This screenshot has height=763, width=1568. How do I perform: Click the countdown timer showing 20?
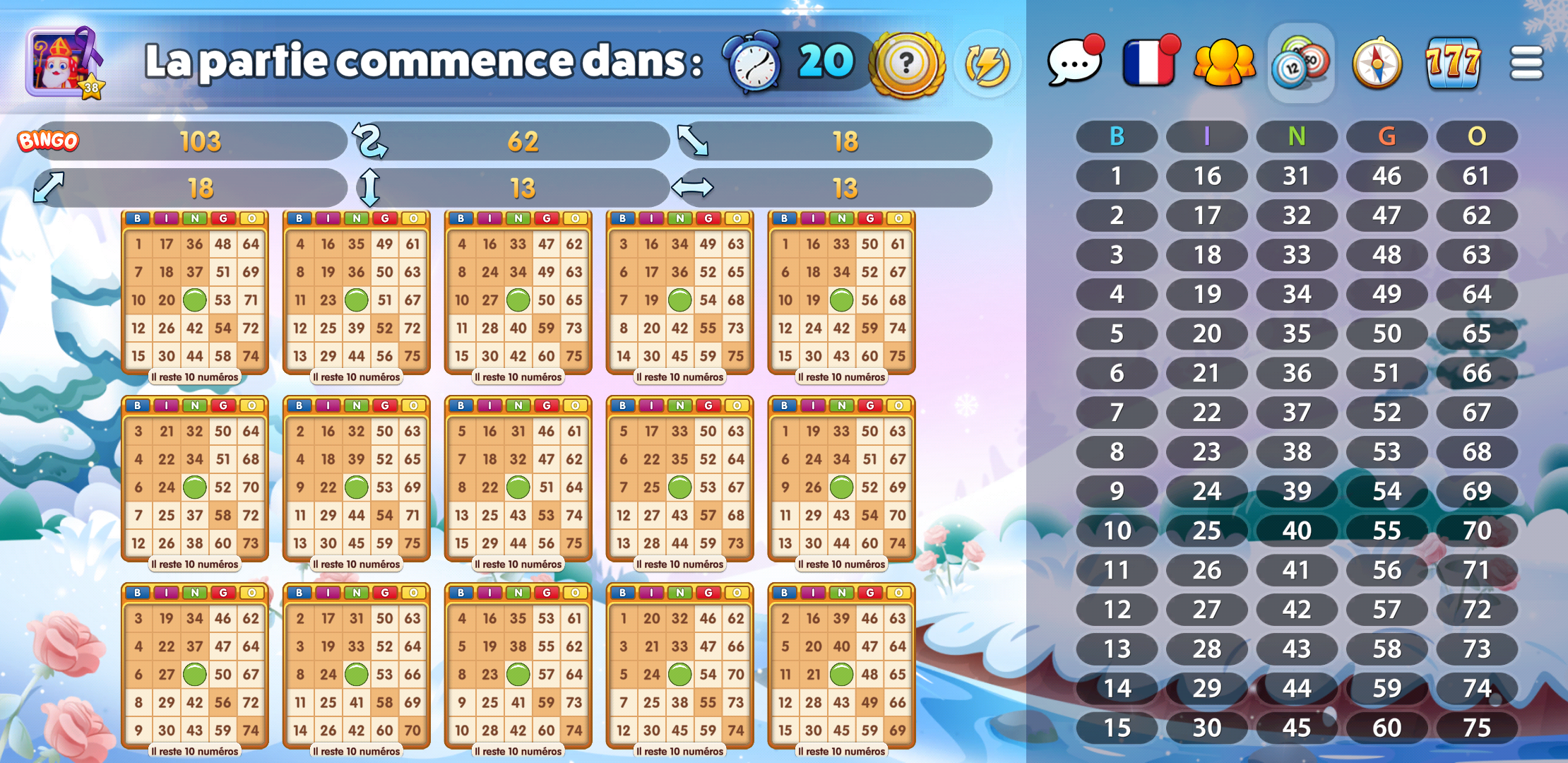[824, 62]
